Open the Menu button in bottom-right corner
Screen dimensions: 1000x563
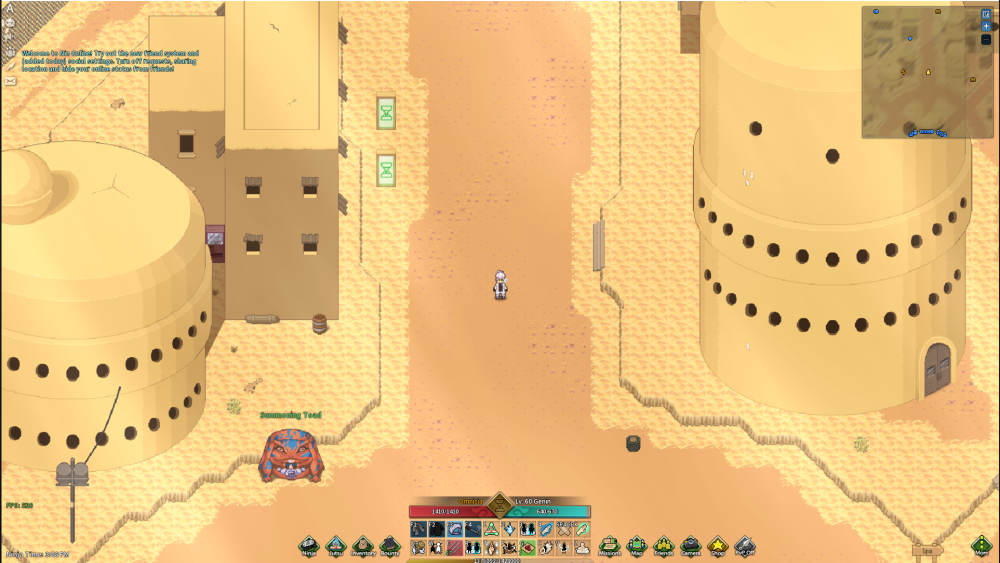click(982, 546)
